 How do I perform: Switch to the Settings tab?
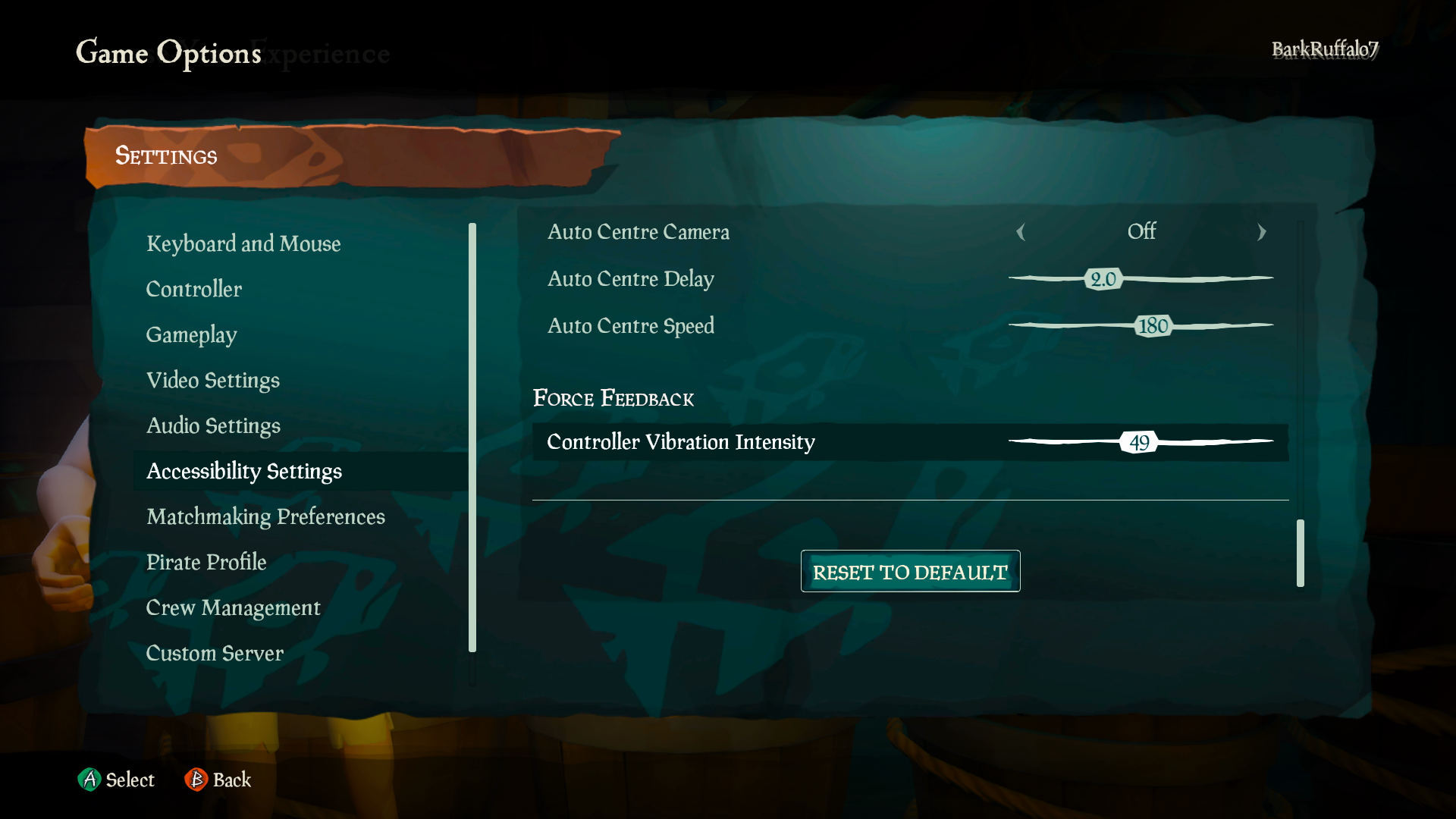pos(166,156)
